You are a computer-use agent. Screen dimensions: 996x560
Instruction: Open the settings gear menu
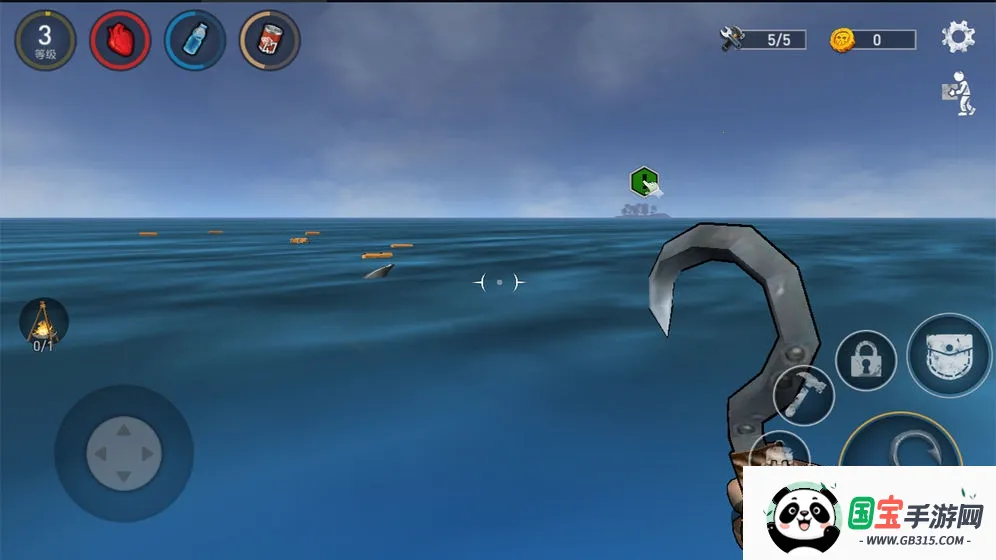point(958,37)
